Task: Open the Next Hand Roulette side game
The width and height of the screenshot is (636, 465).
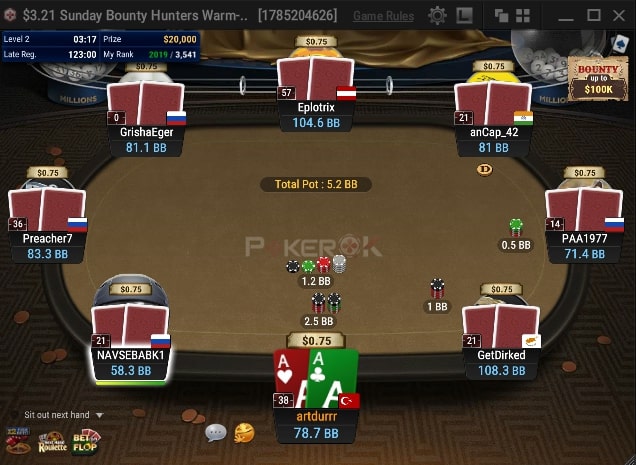Action: coord(52,441)
